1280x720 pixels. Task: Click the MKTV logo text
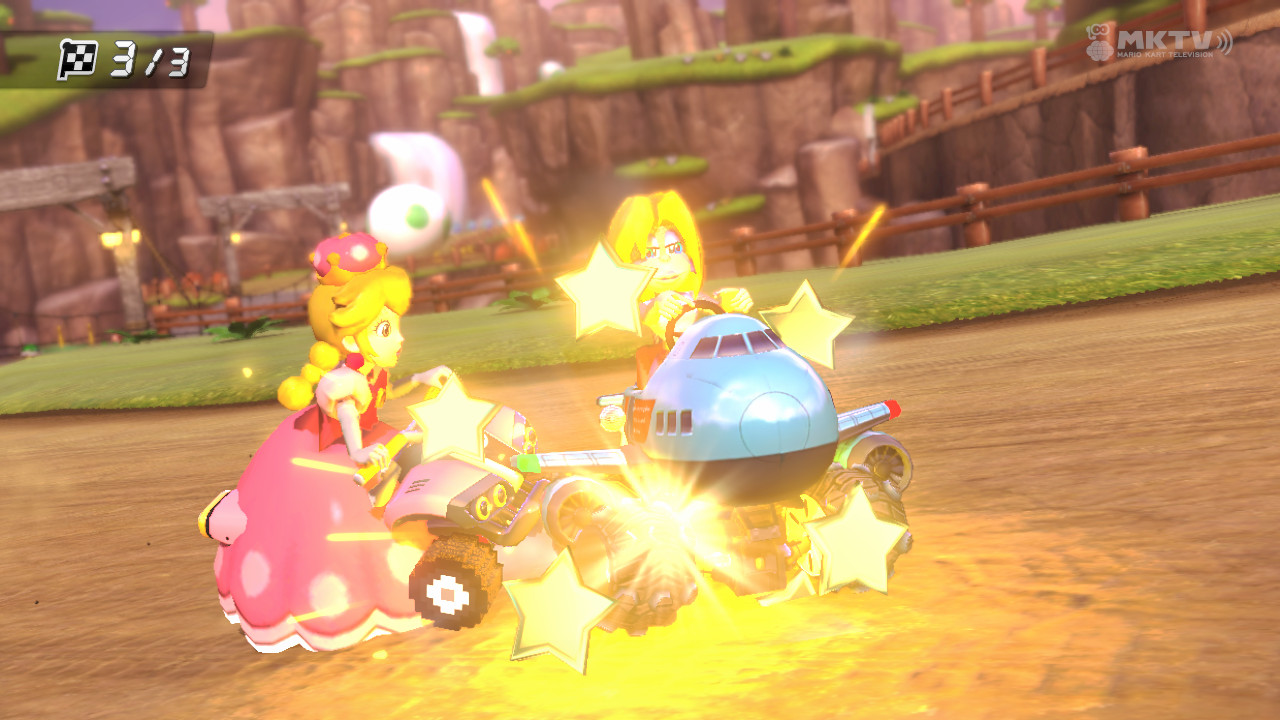pyautogui.click(x=1165, y=40)
